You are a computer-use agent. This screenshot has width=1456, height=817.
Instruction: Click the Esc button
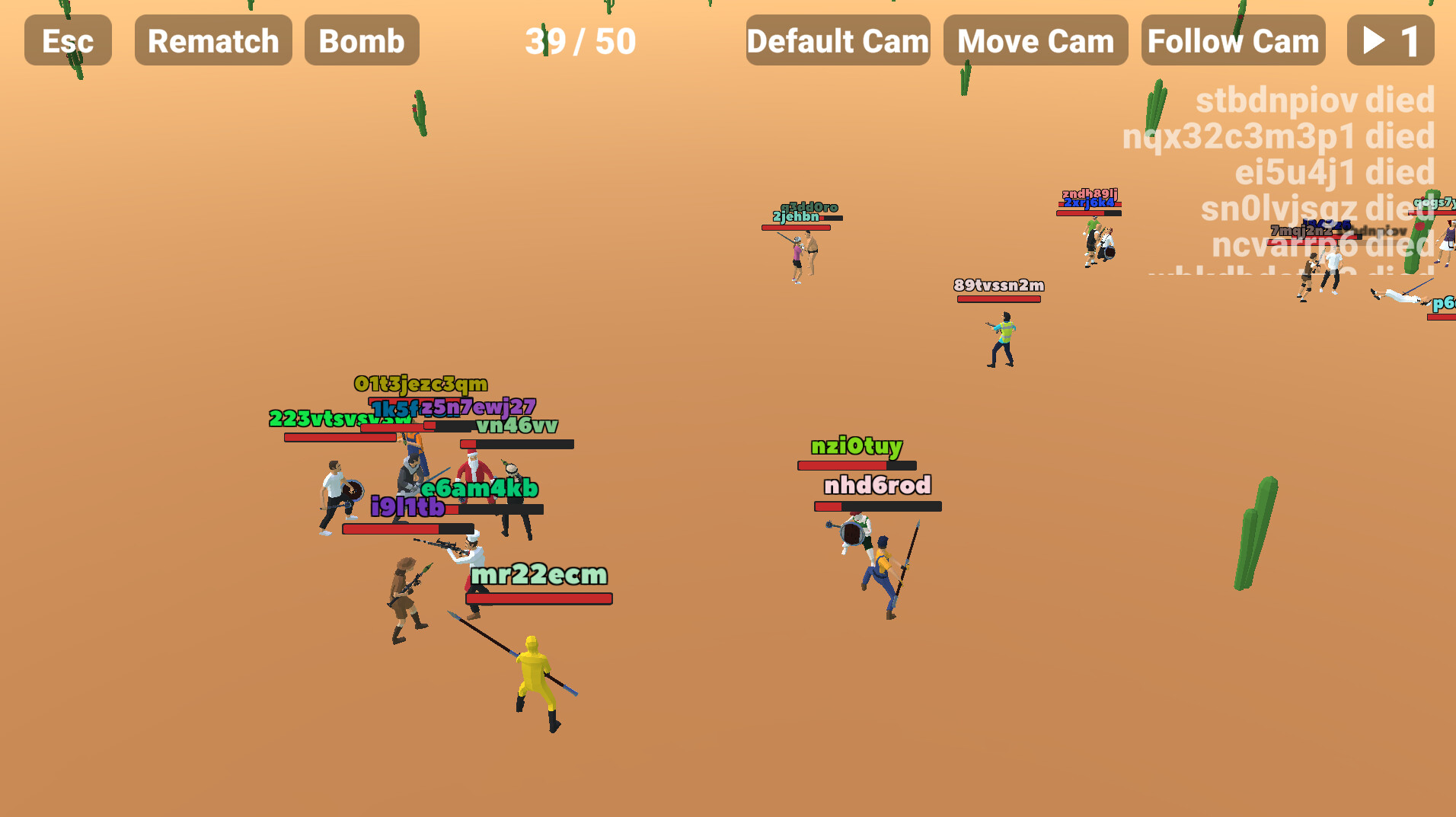67,40
